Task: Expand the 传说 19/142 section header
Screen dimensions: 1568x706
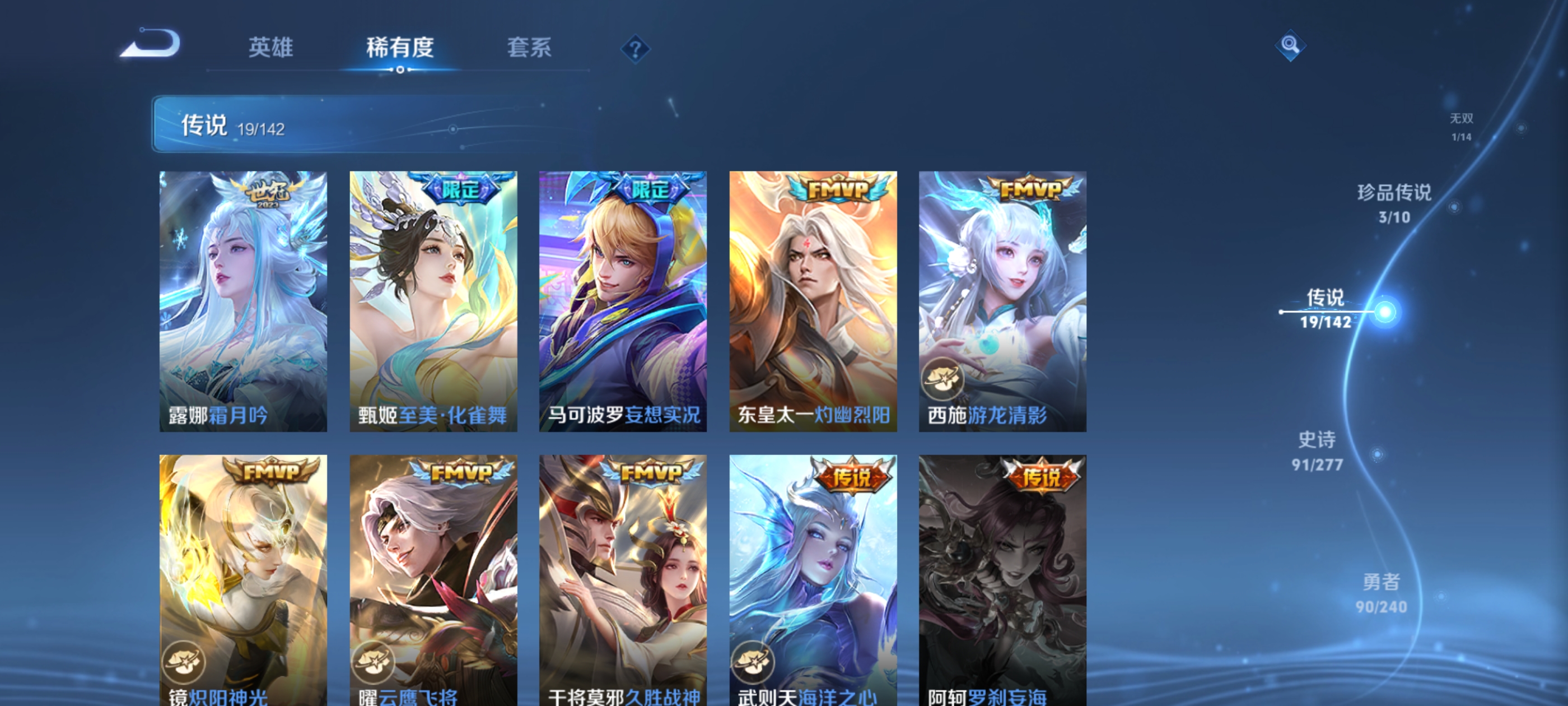Action: (x=231, y=127)
